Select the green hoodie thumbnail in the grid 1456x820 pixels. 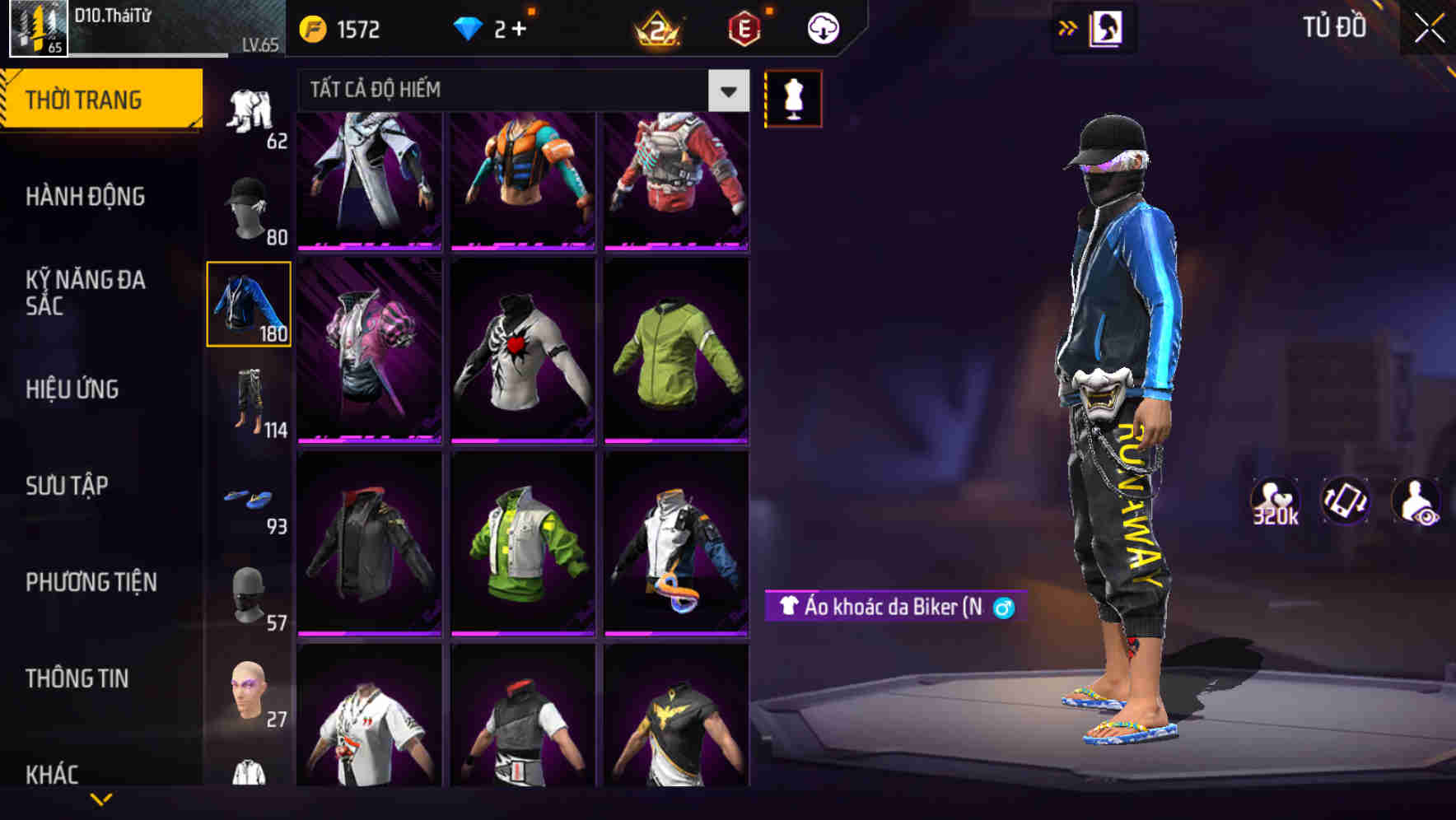pos(675,356)
